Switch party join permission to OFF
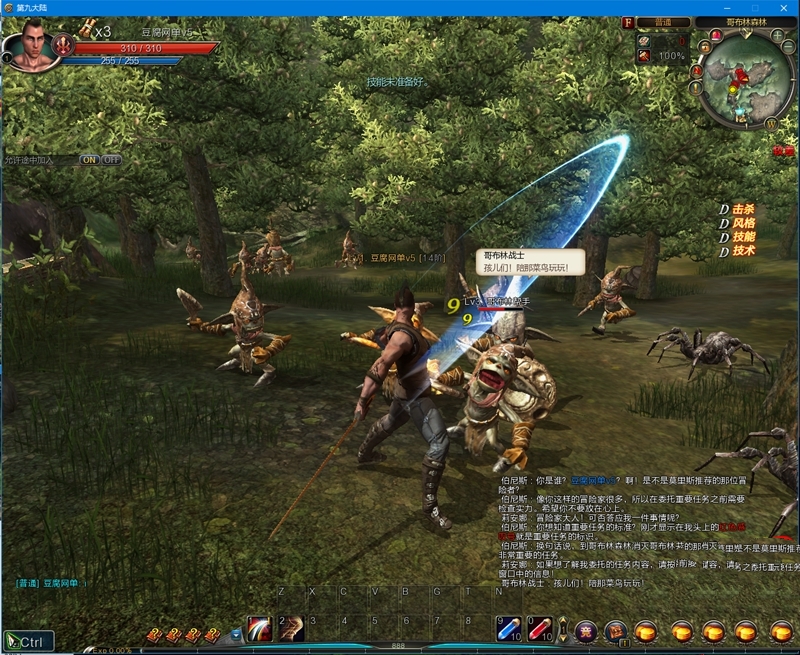The image size is (800, 655). point(111,160)
